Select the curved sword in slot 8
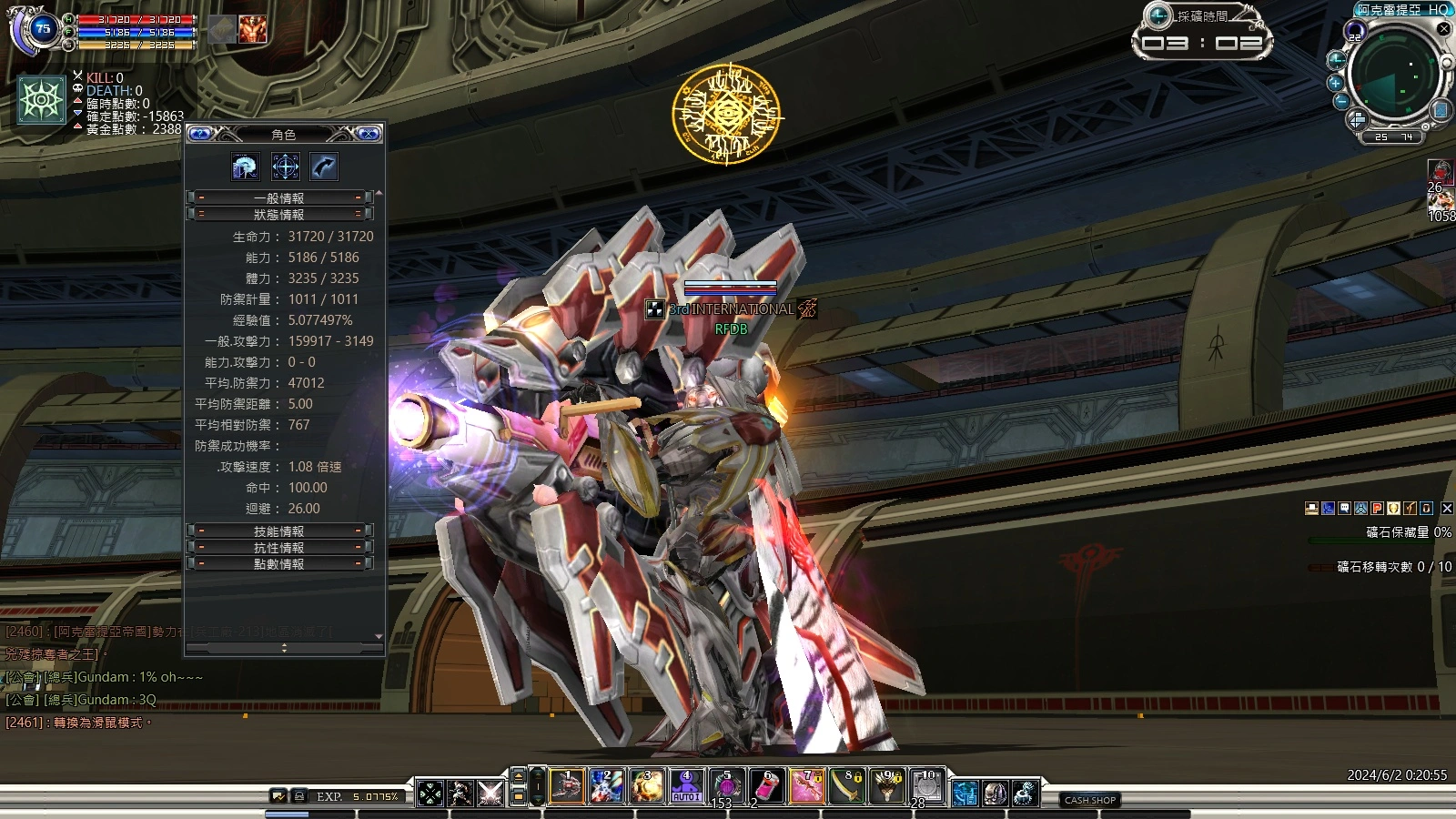The image size is (1456, 819). pyautogui.click(x=847, y=786)
